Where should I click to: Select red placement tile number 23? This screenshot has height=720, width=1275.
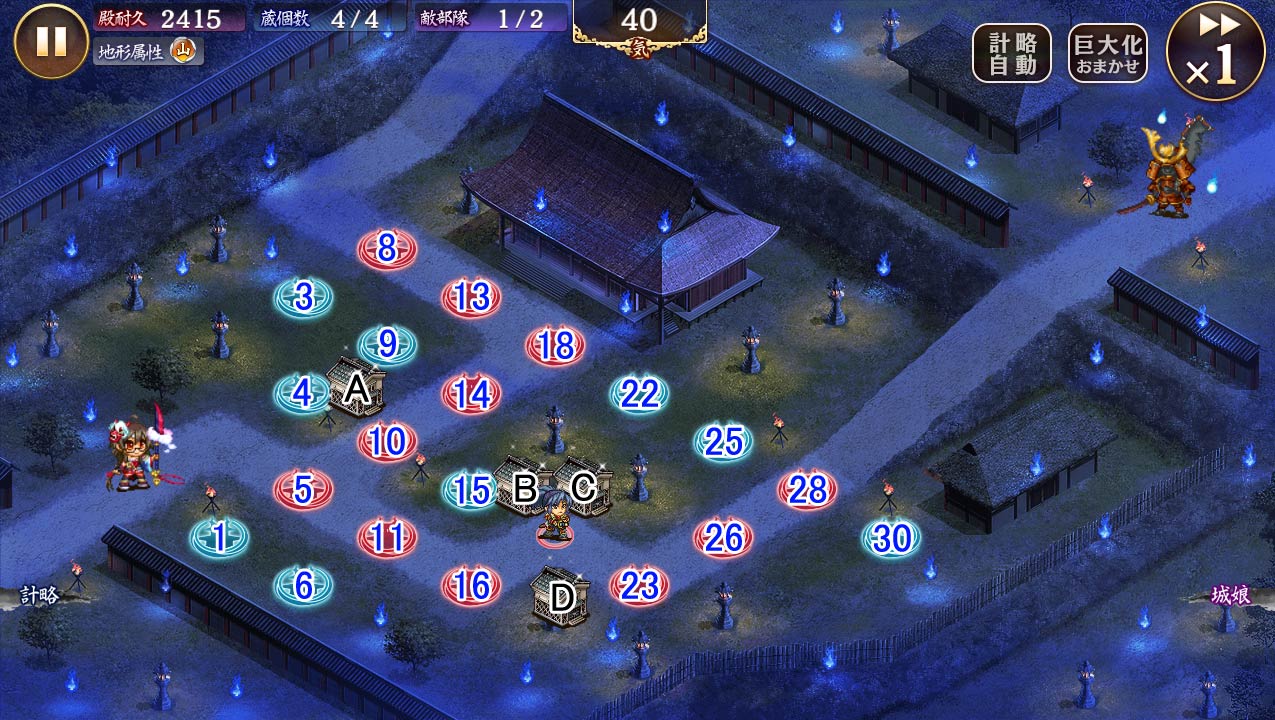(639, 586)
